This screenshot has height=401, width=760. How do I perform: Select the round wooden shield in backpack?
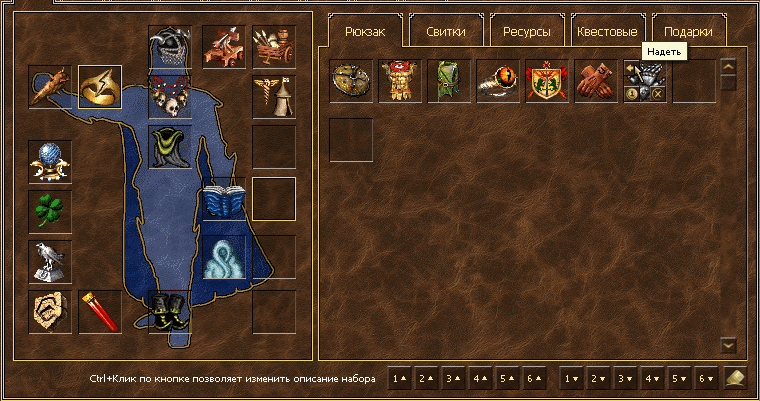351,81
